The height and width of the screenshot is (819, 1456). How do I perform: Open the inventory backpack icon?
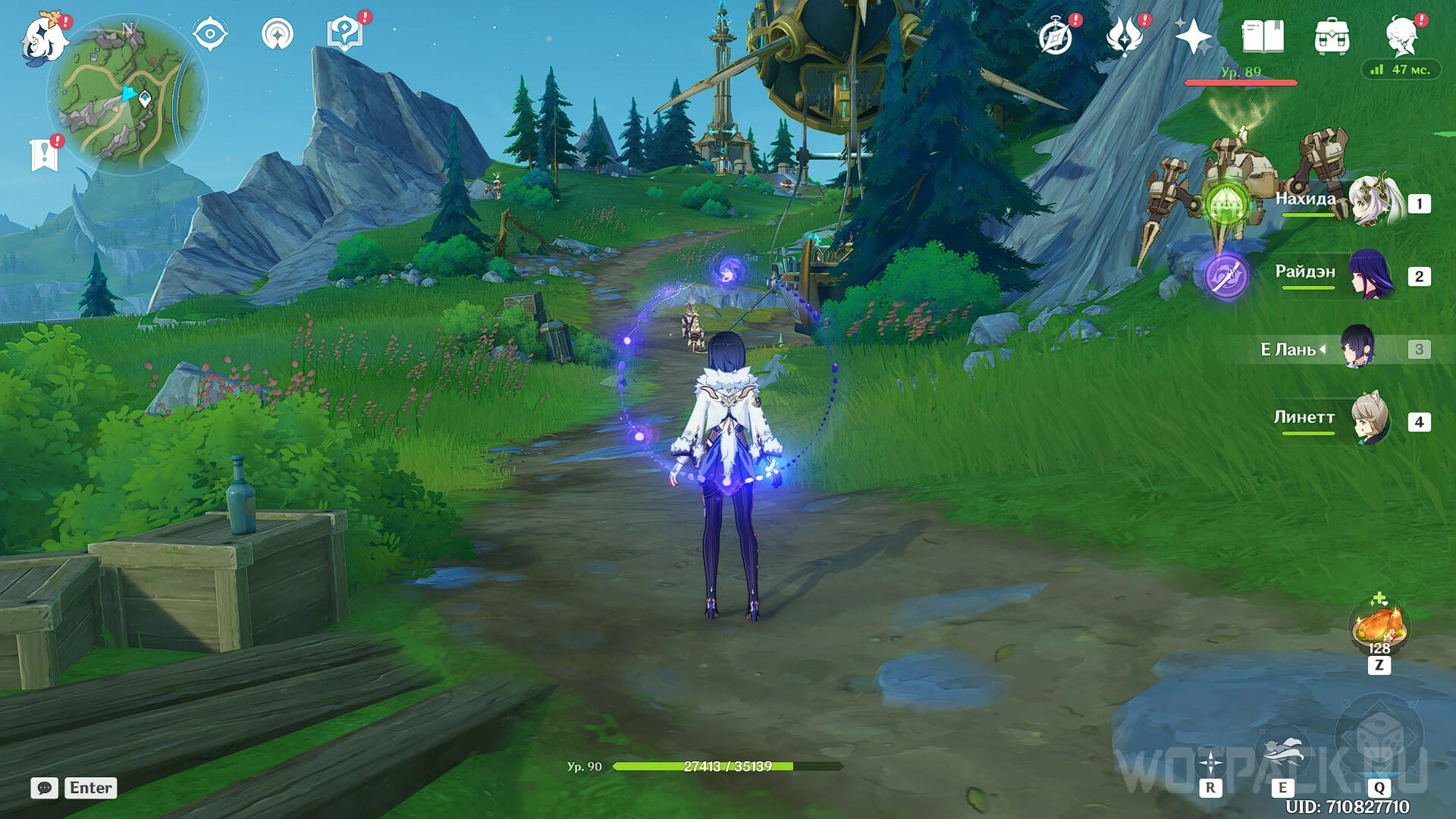(x=1332, y=36)
